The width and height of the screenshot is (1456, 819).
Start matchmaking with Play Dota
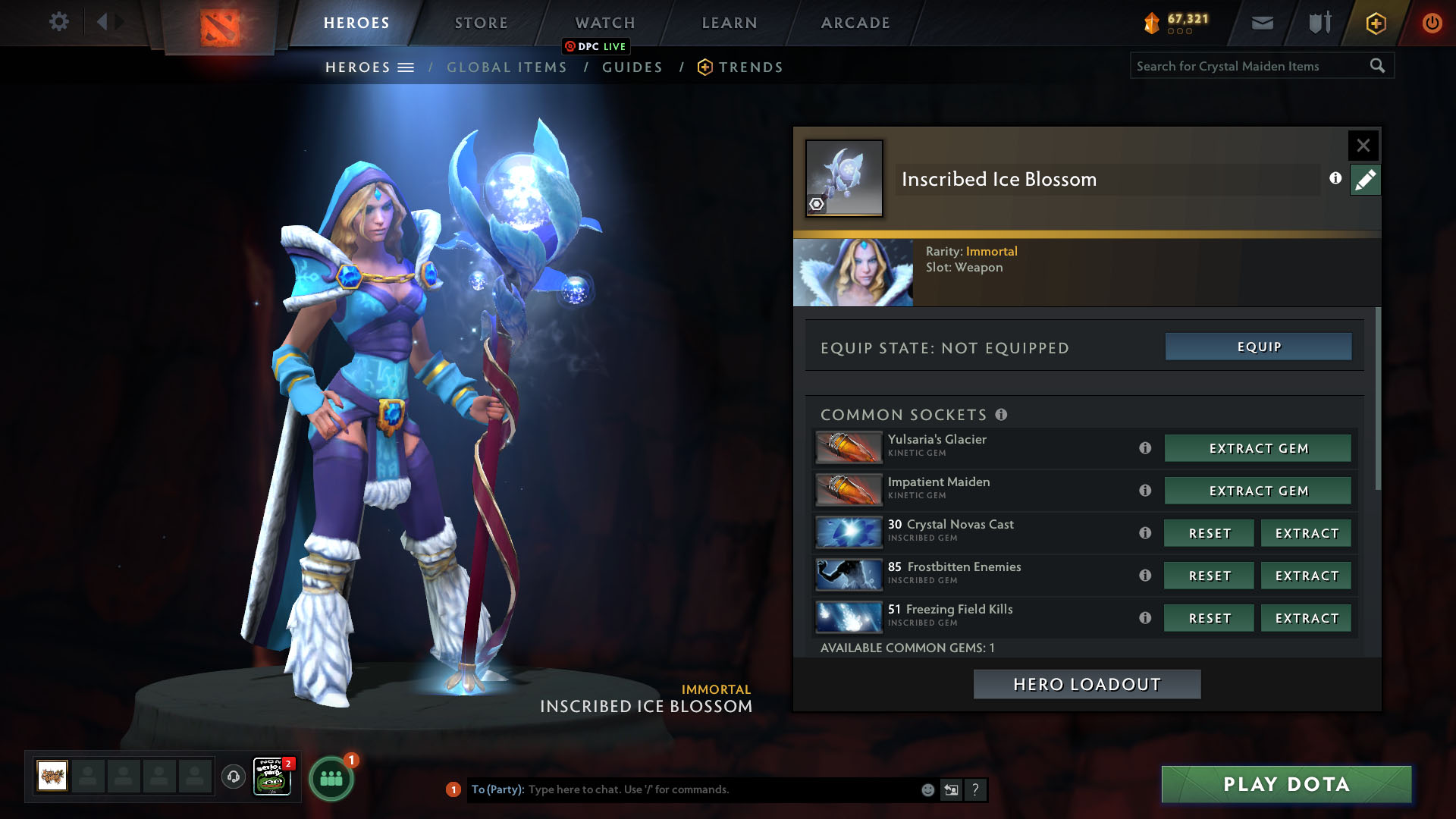pos(1286,784)
